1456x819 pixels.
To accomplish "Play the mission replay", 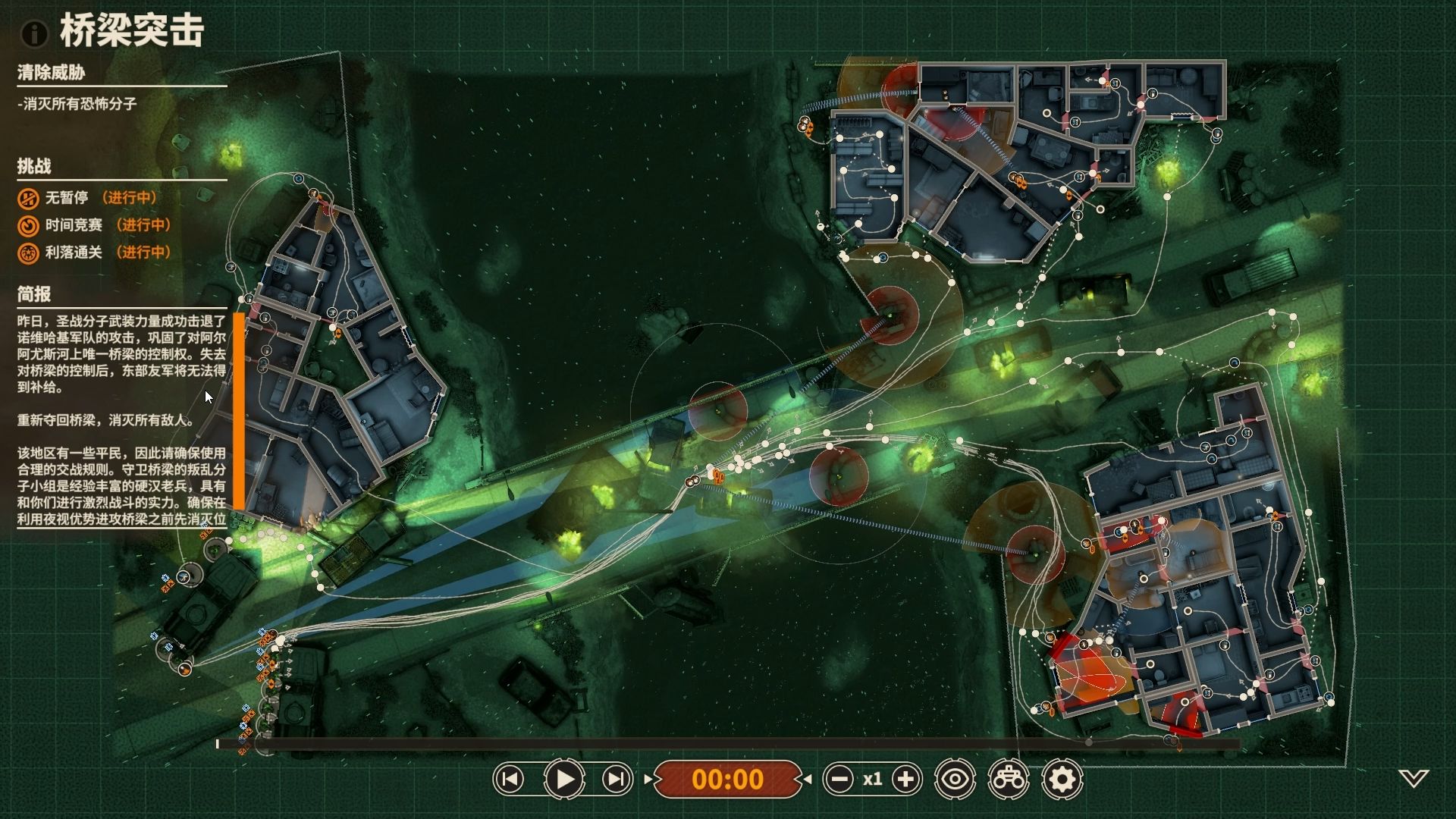I will (564, 779).
